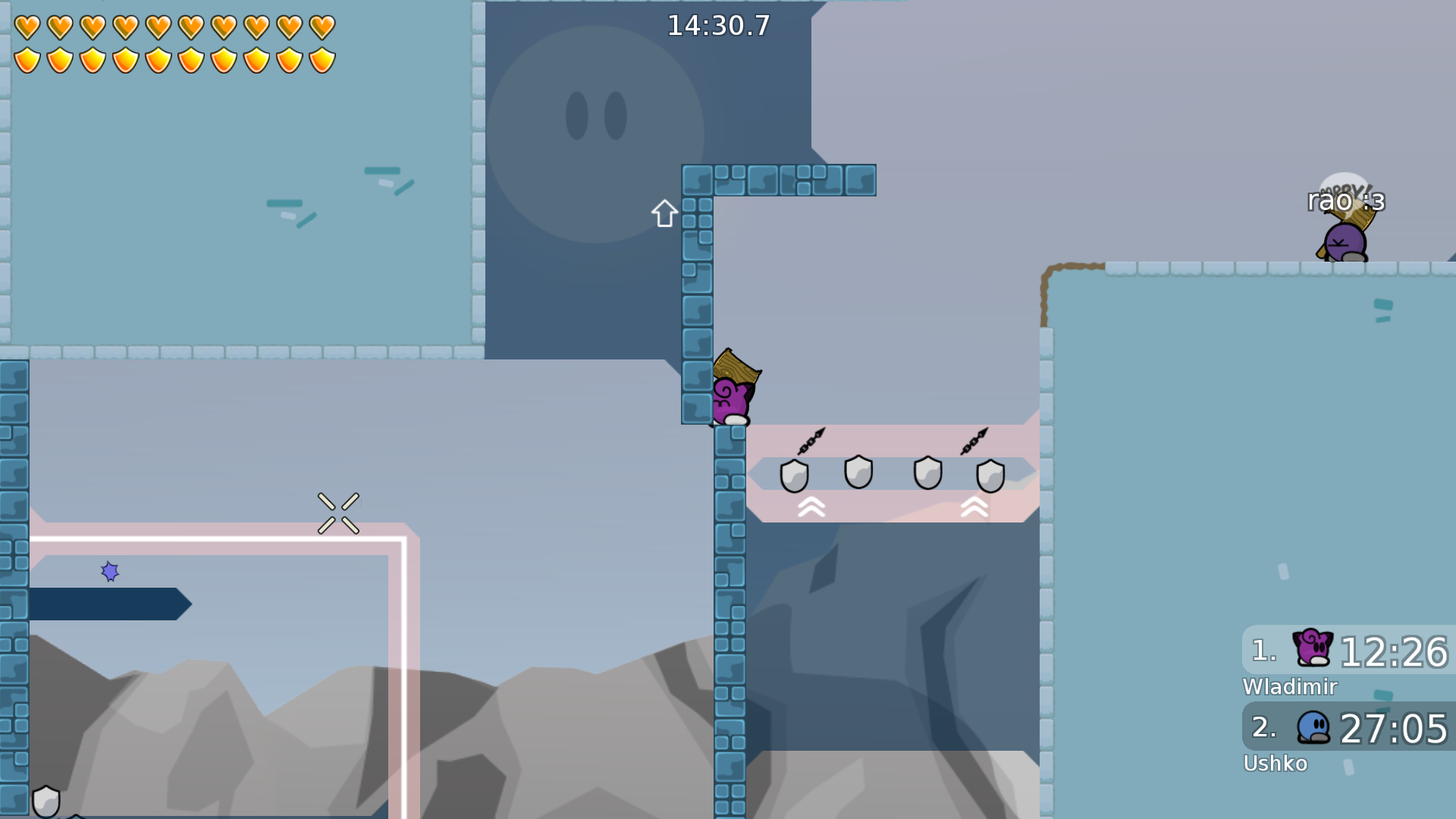This screenshot has height=819, width=1456.
Task: Click the time 27:05 beside Ushko
Action: (x=1395, y=730)
